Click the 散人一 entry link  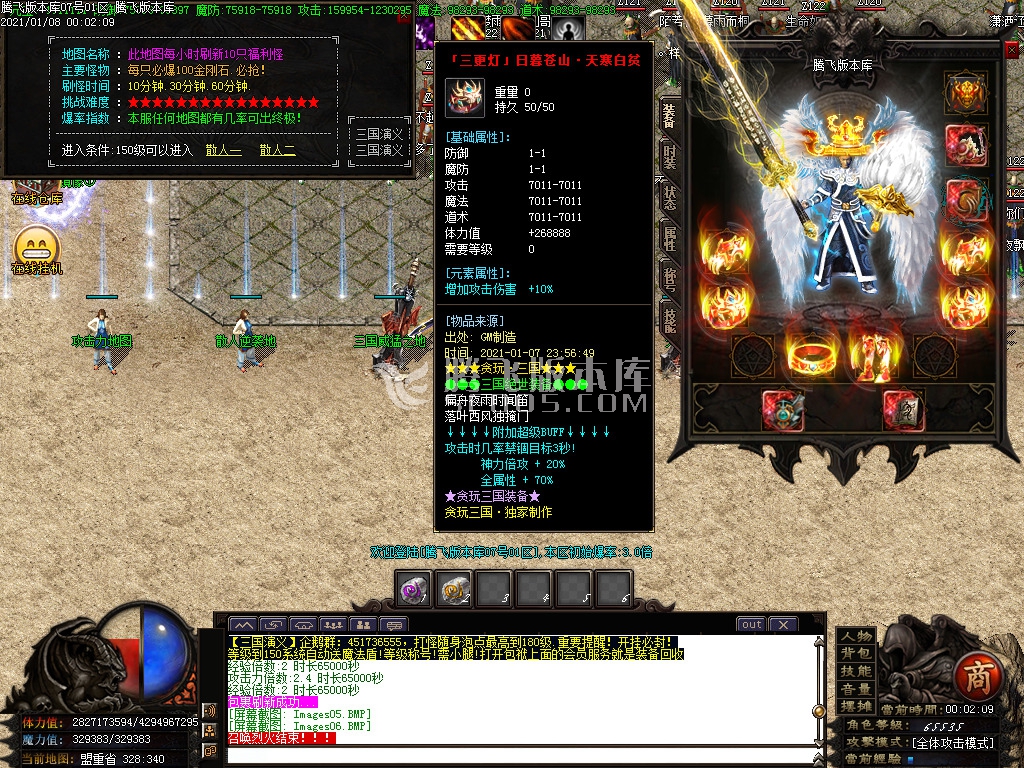[223, 150]
